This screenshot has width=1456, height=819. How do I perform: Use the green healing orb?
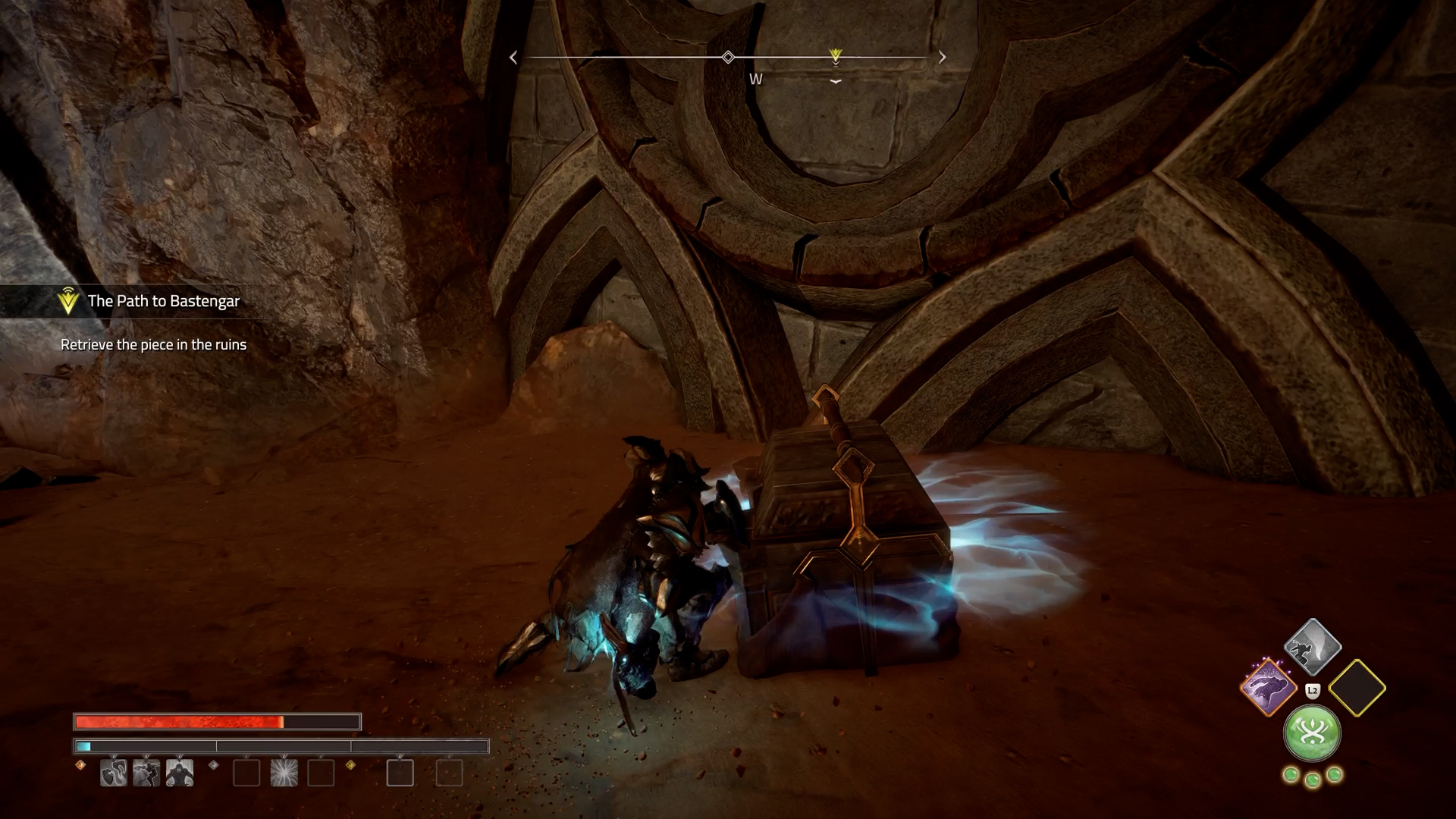coord(1312,733)
